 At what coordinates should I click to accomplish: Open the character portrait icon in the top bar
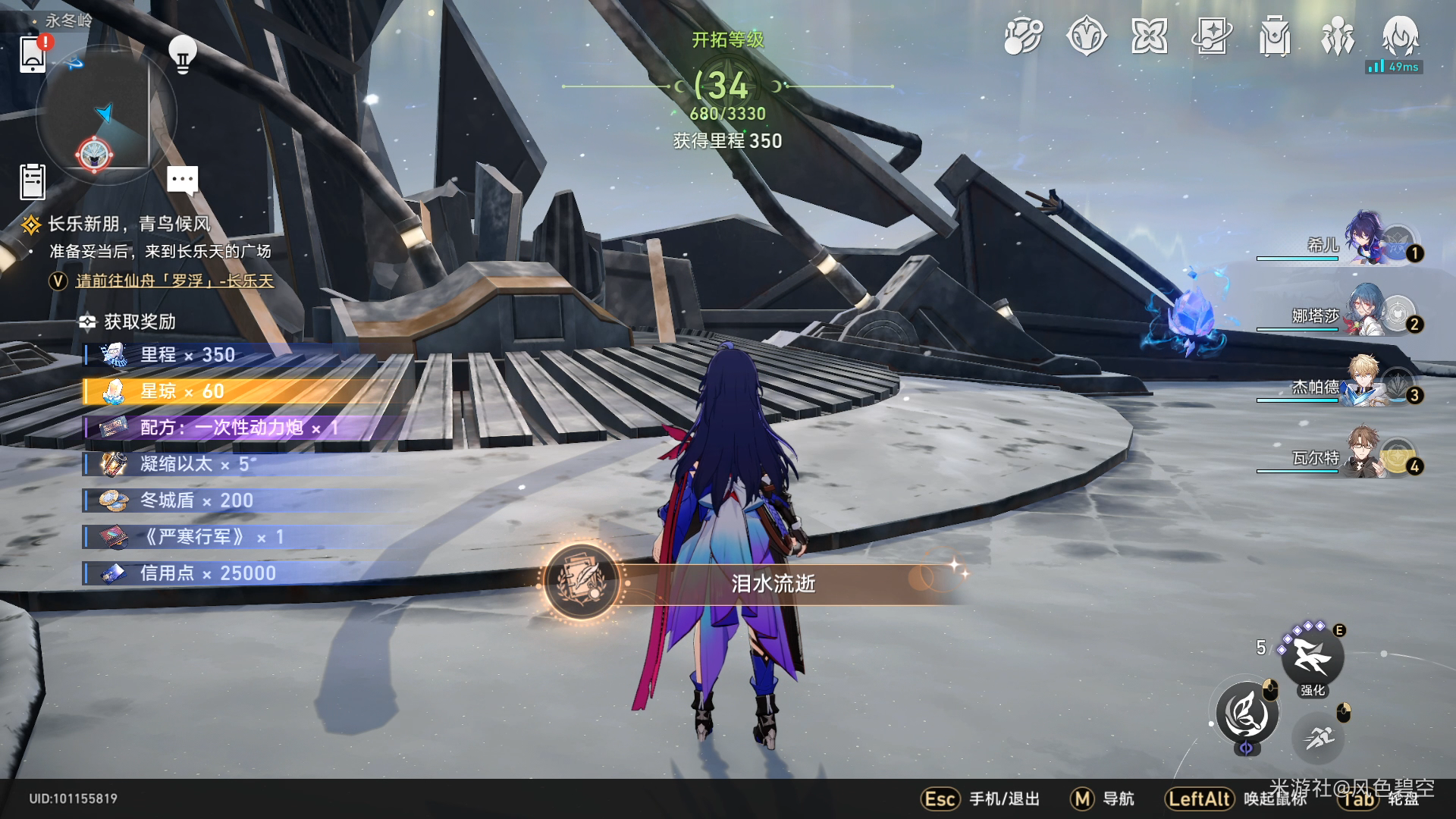click(1400, 35)
